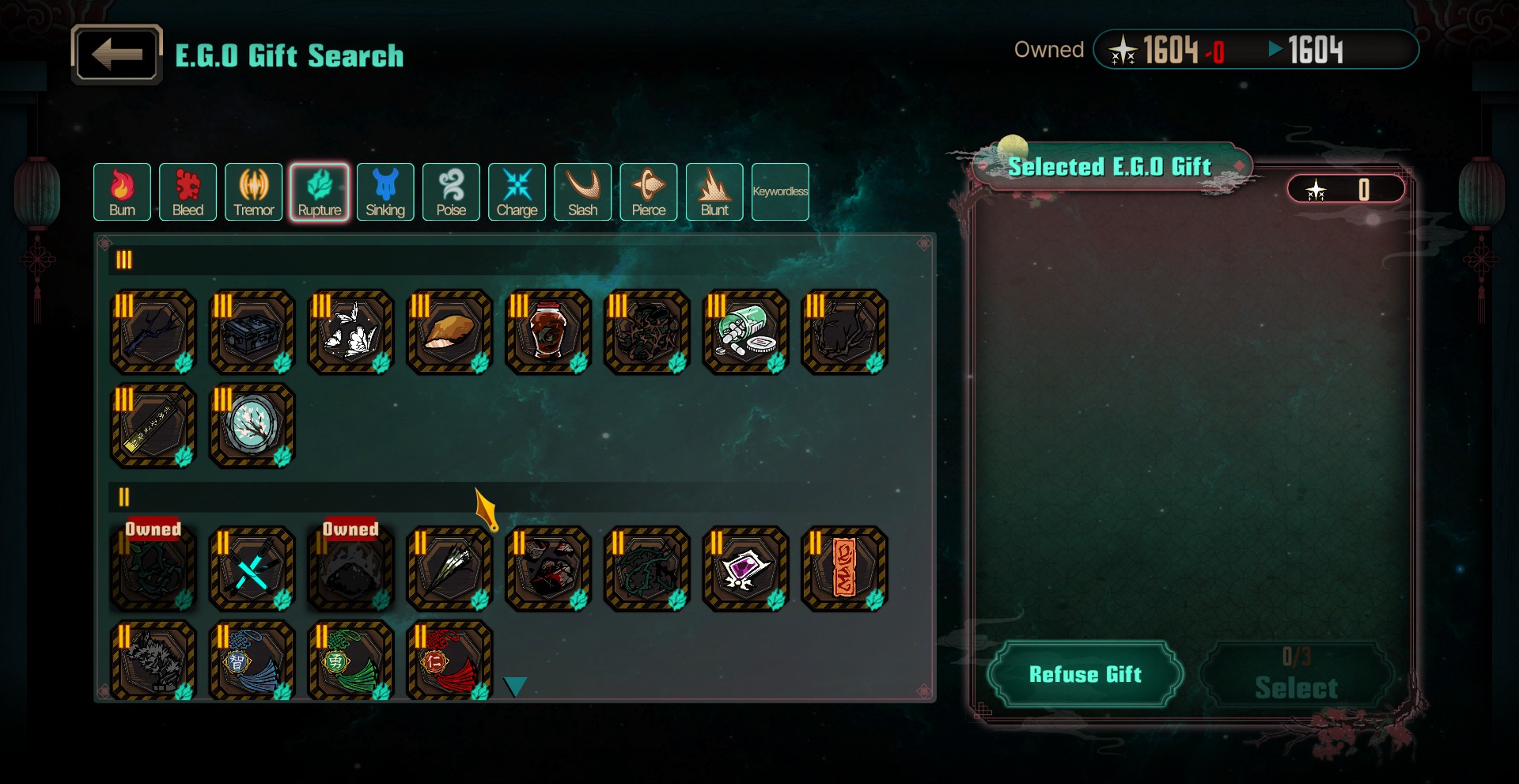This screenshot has width=1519, height=784.
Task: Select the tier II purple gem gift
Action: pos(745,569)
